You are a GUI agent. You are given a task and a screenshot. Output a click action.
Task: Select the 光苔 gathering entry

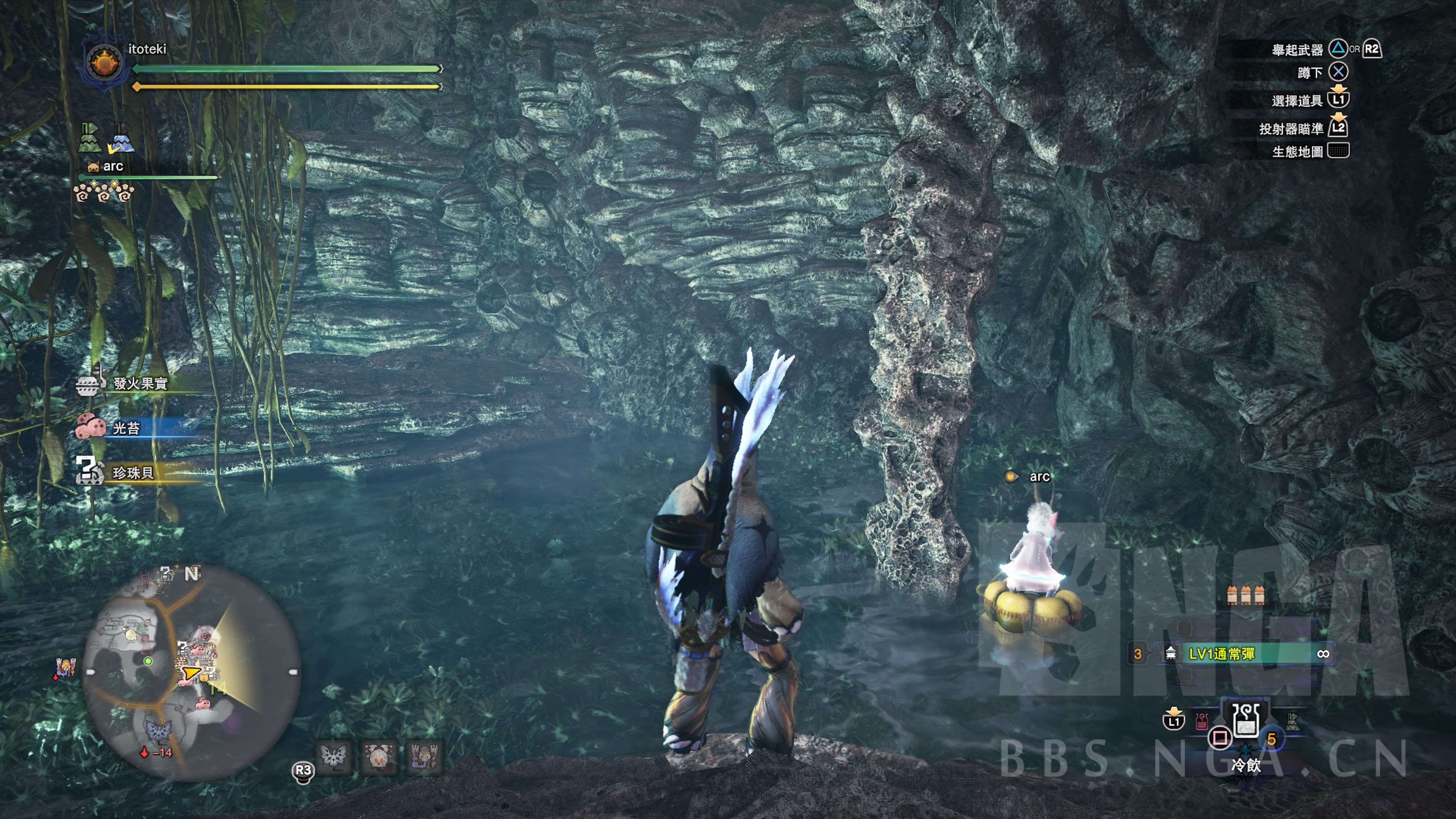pyautogui.click(x=126, y=428)
